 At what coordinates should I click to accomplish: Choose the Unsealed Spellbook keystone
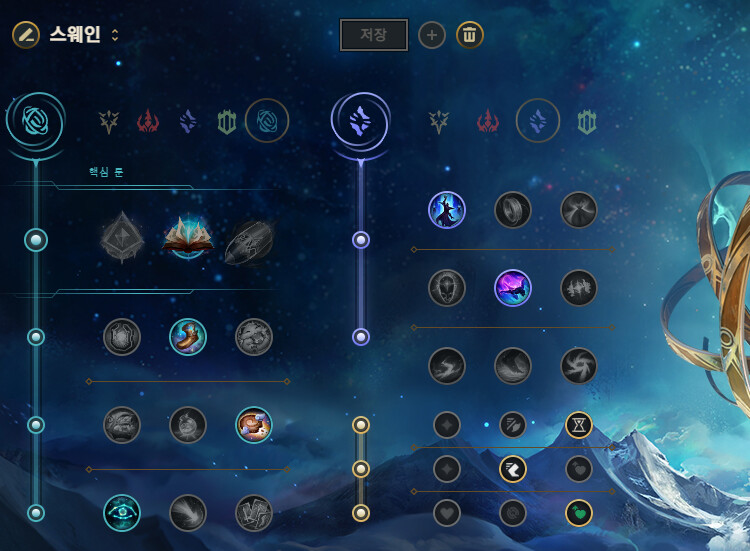[x=188, y=239]
